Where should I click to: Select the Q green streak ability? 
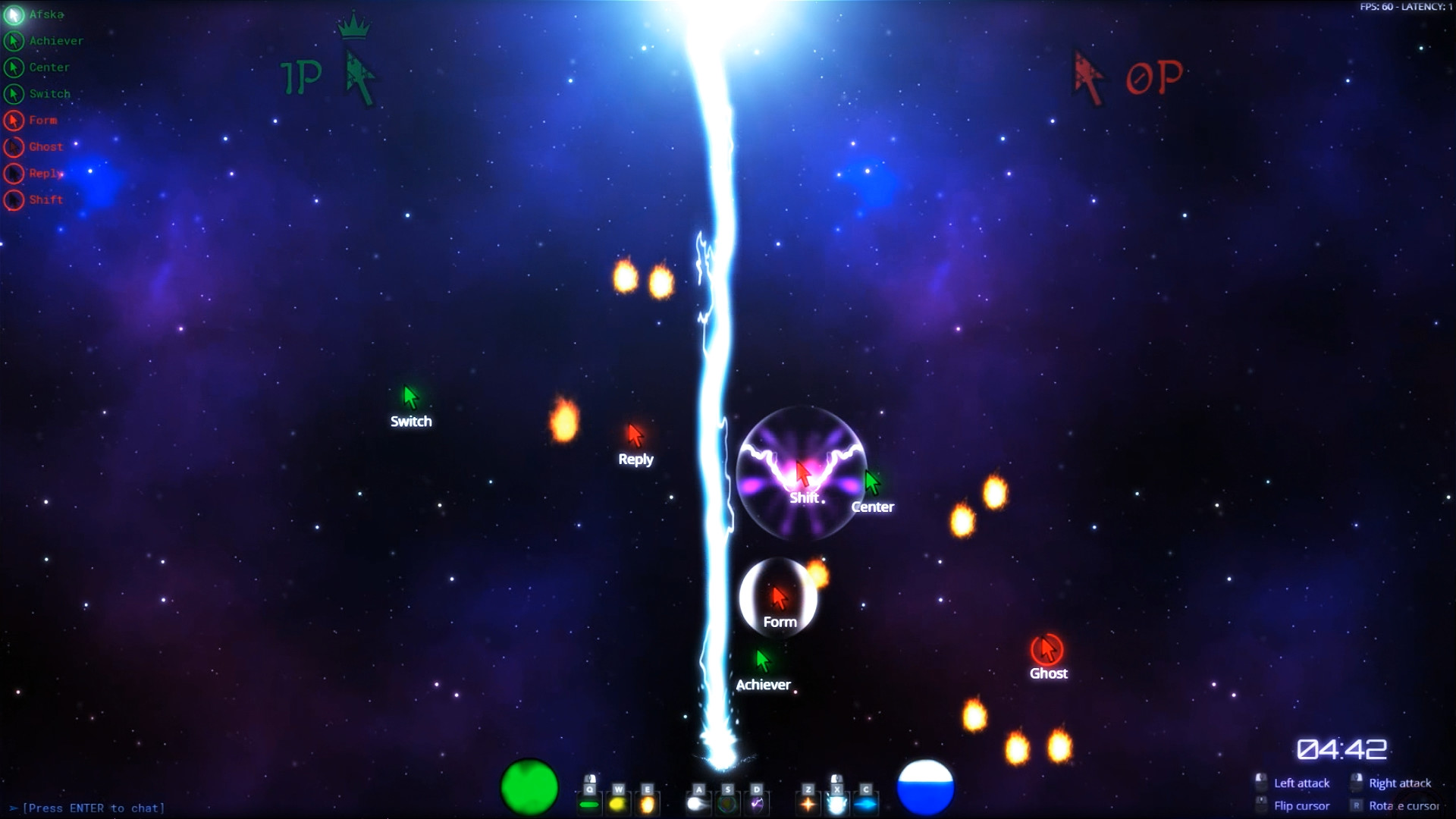[589, 802]
